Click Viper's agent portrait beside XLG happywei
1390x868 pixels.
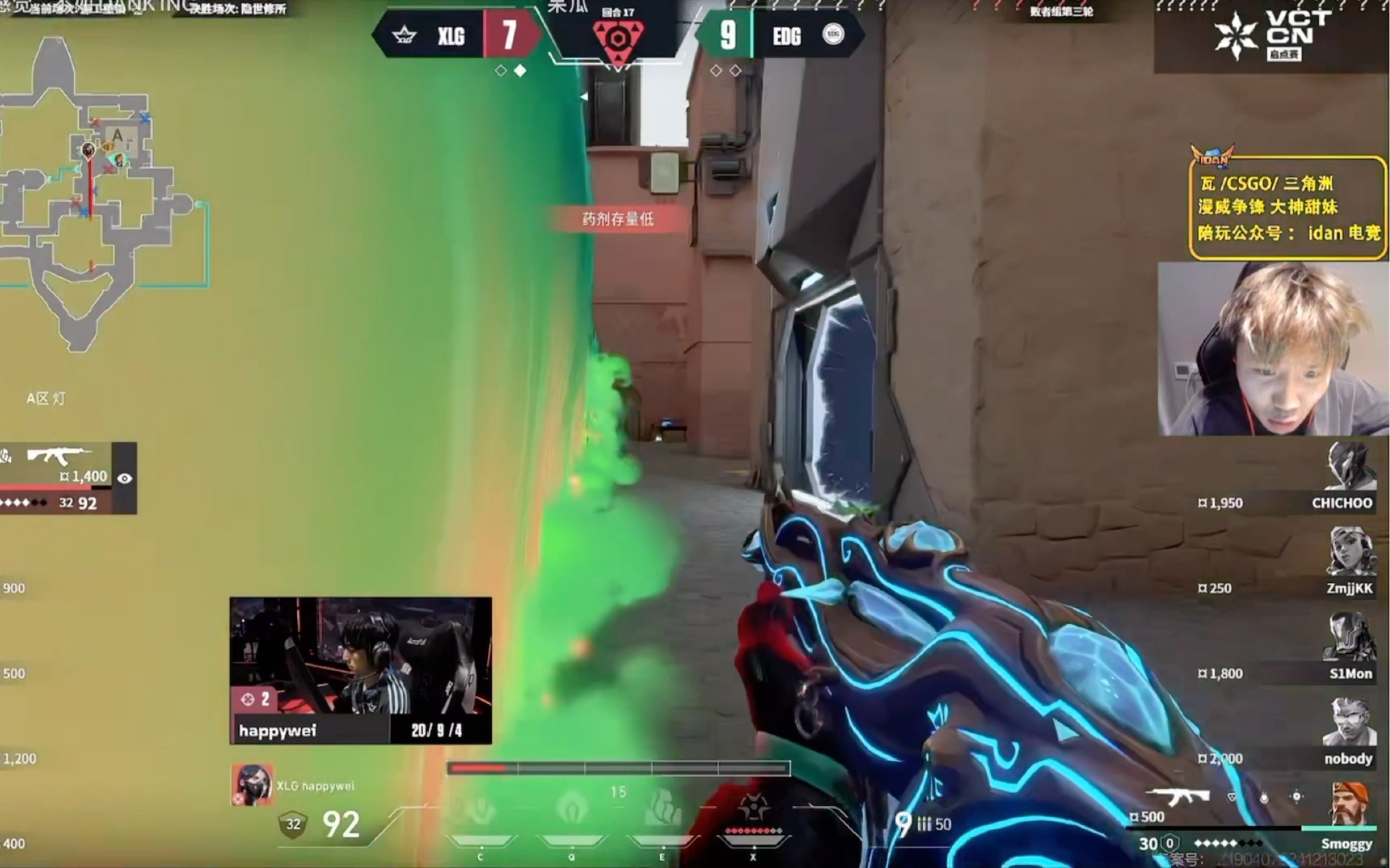[252, 785]
